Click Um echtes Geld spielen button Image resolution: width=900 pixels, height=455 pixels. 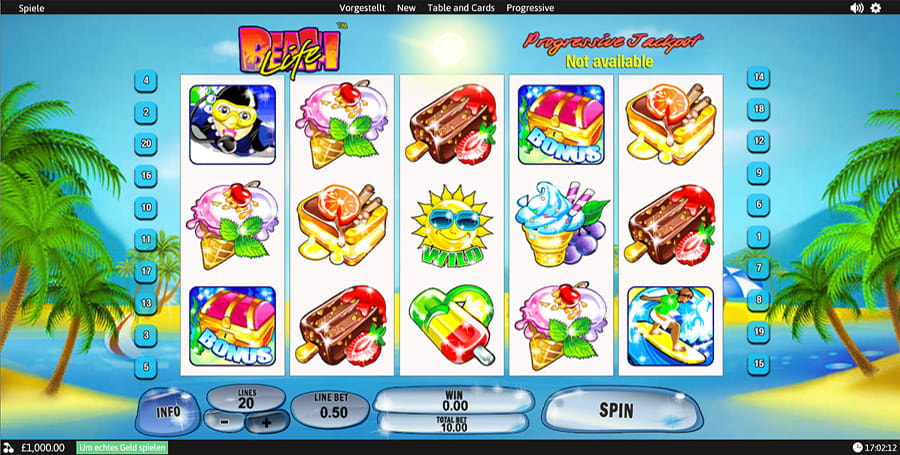pyautogui.click(x=122, y=447)
